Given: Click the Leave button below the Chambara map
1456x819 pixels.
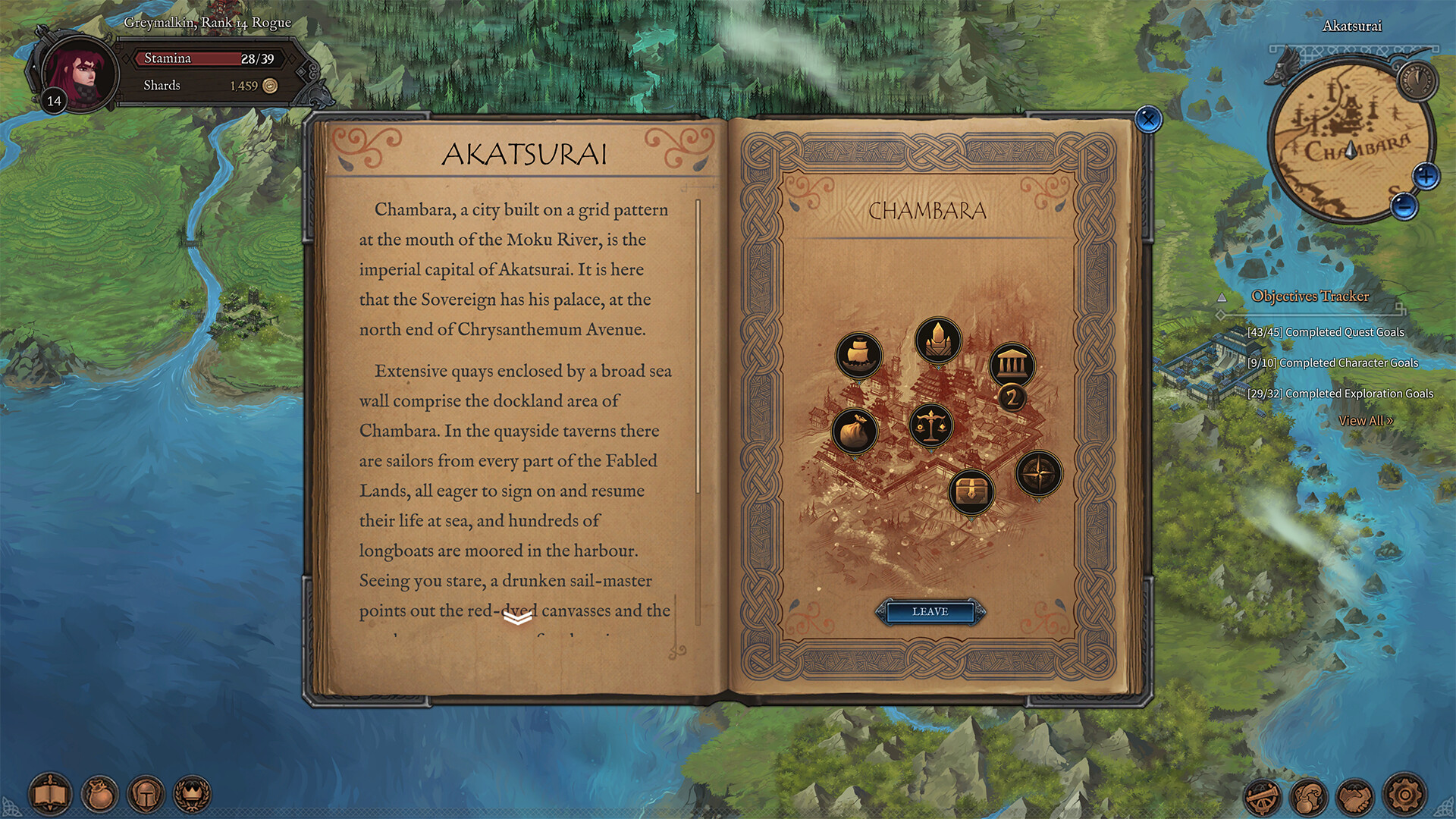Looking at the screenshot, I should (930, 612).
